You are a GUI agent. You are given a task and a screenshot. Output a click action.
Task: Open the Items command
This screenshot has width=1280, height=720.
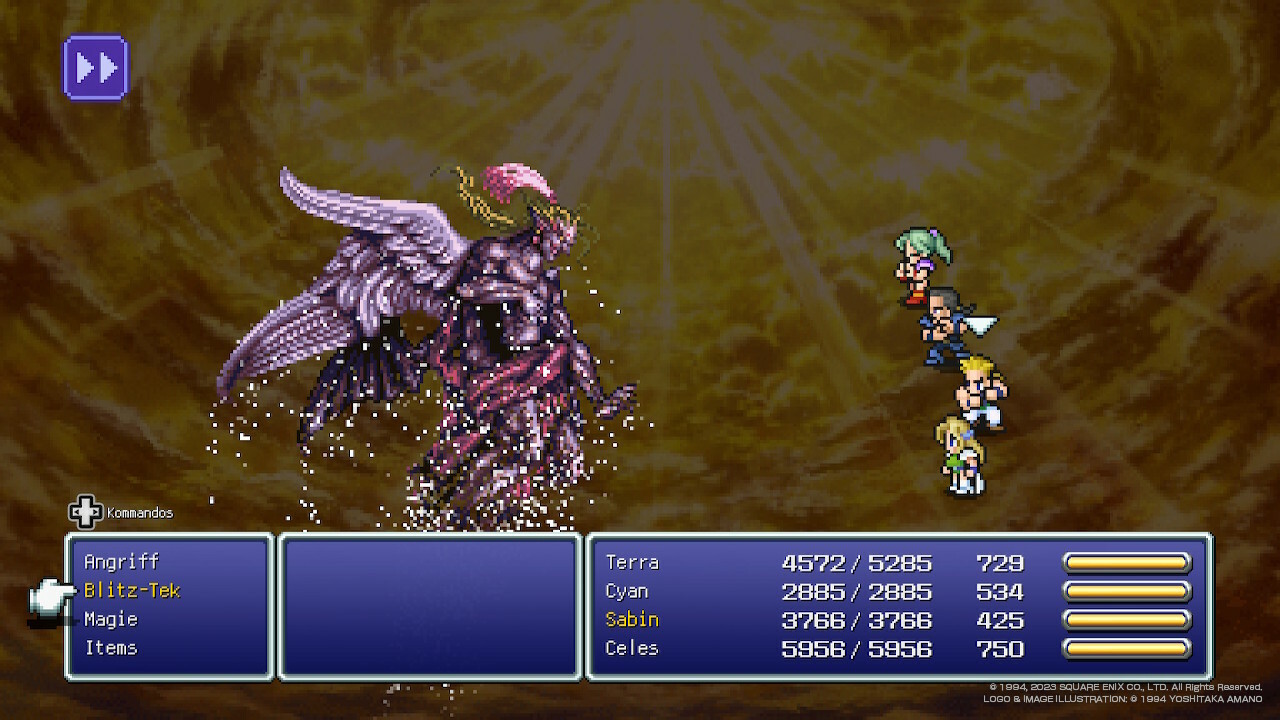click(111, 648)
